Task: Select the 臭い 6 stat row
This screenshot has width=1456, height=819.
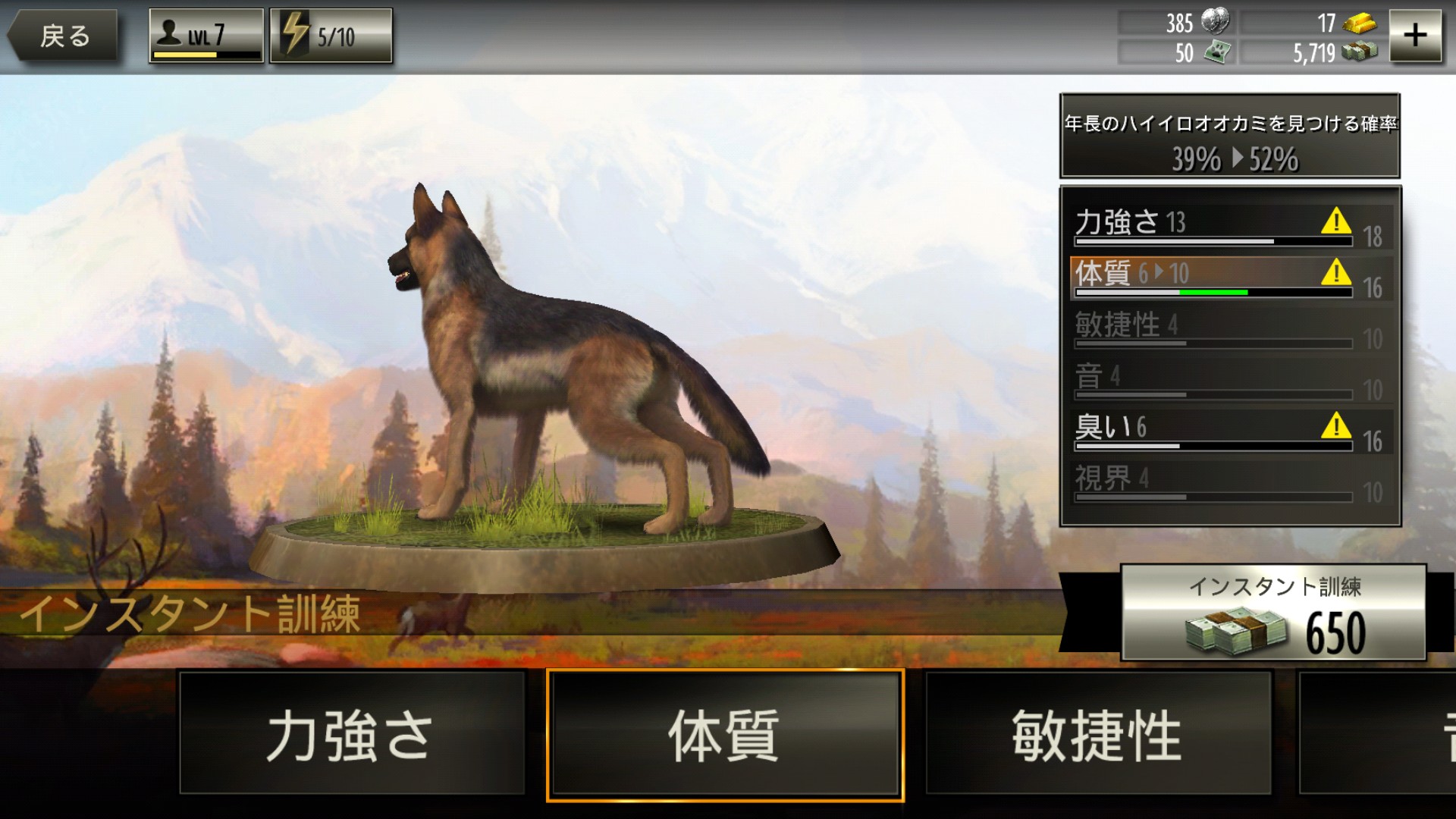Action: coord(1213,431)
